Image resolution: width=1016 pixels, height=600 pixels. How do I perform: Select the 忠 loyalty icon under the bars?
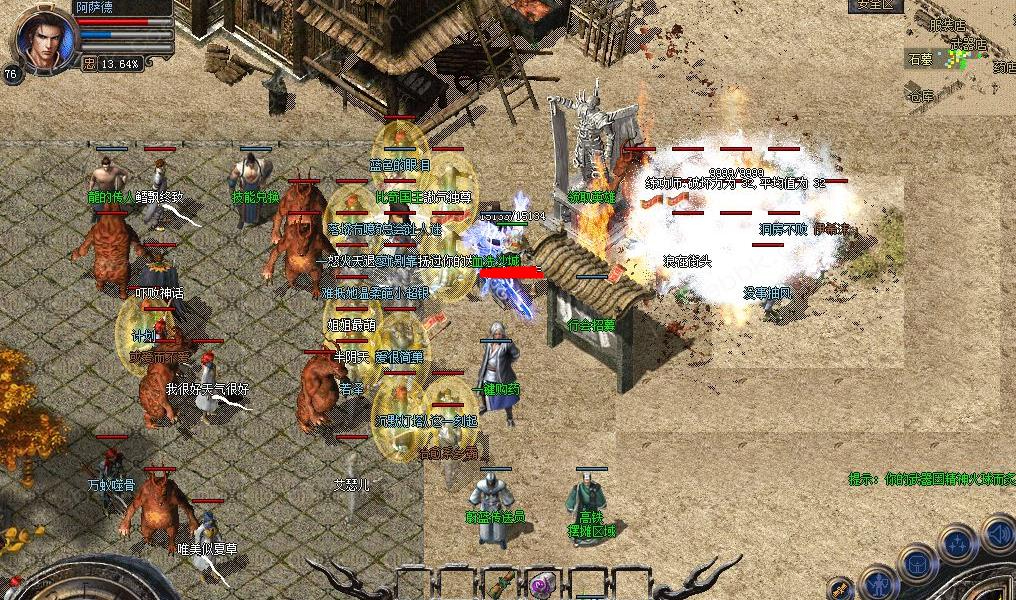(89, 63)
